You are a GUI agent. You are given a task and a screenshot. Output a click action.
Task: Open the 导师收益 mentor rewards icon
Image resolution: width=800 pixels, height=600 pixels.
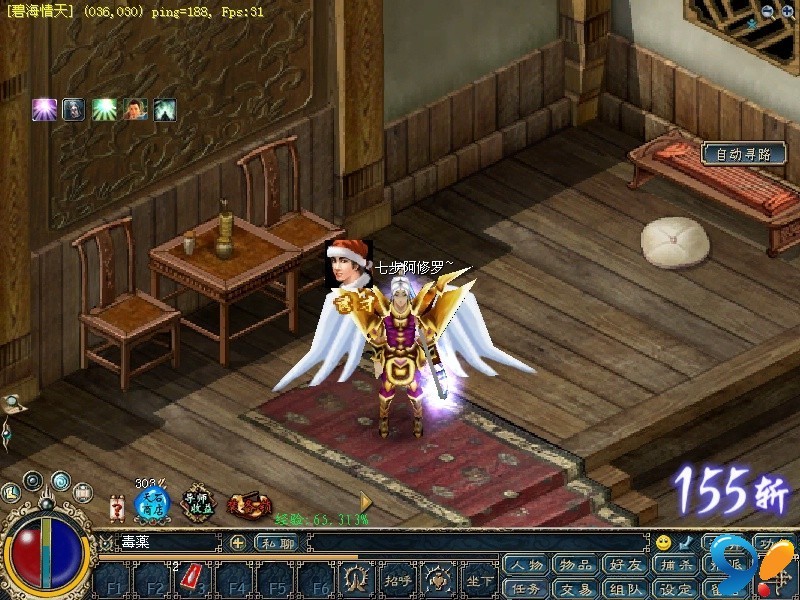[x=199, y=502]
